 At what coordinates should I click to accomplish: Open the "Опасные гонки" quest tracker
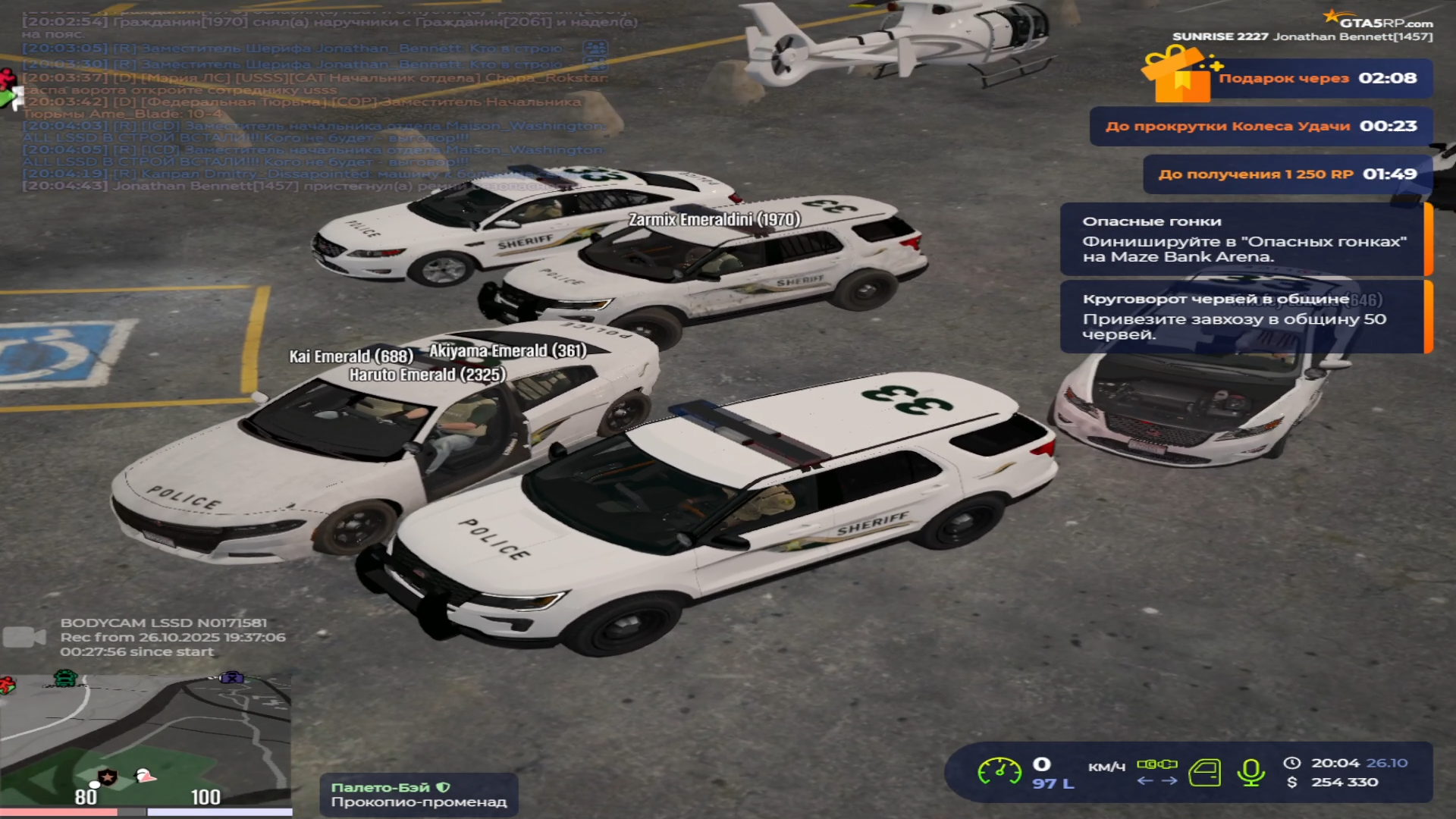(1244, 239)
